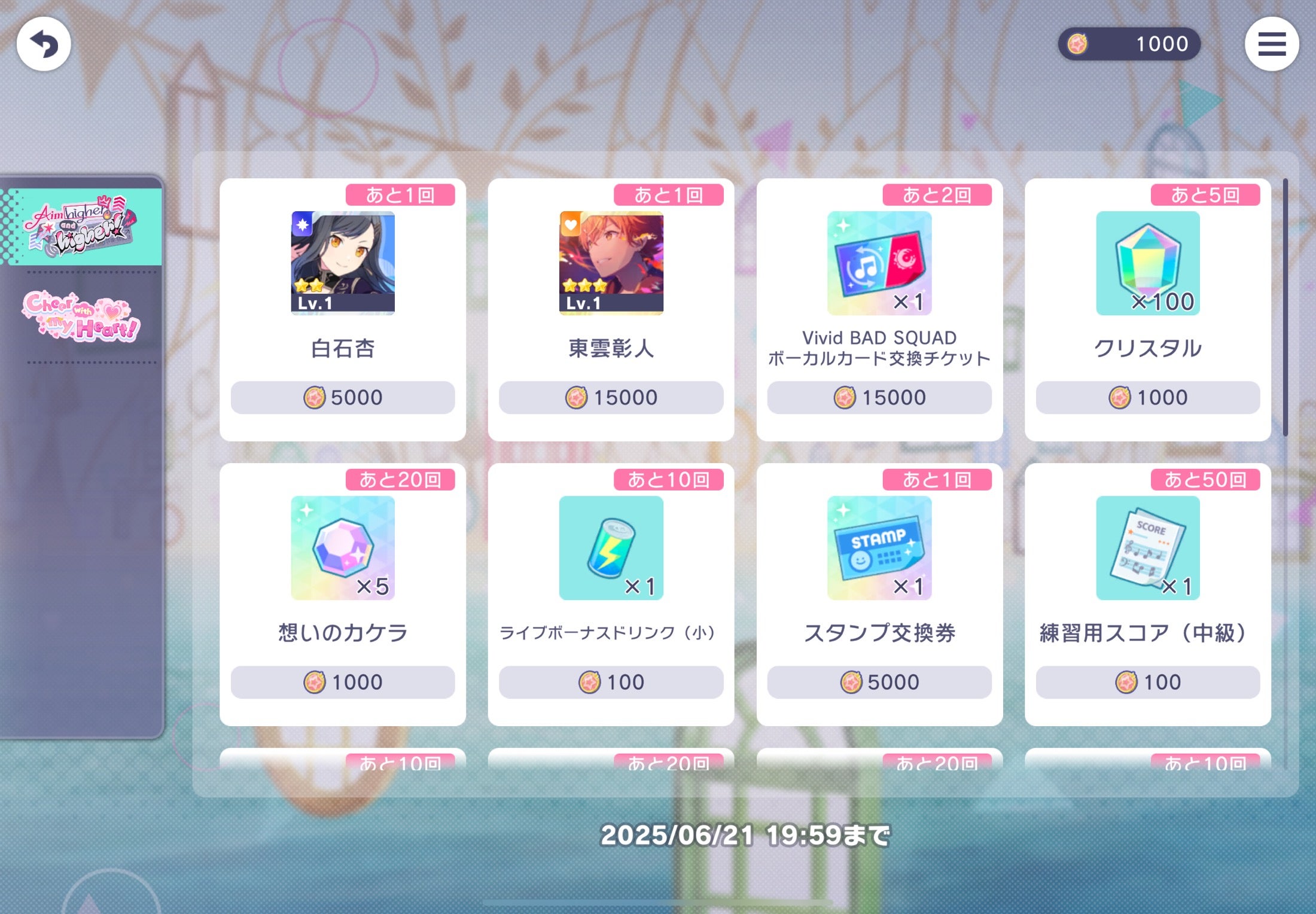The image size is (1316, 914).
Task: Select the STAMP exchange ticket icon
Action: pos(879,547)
